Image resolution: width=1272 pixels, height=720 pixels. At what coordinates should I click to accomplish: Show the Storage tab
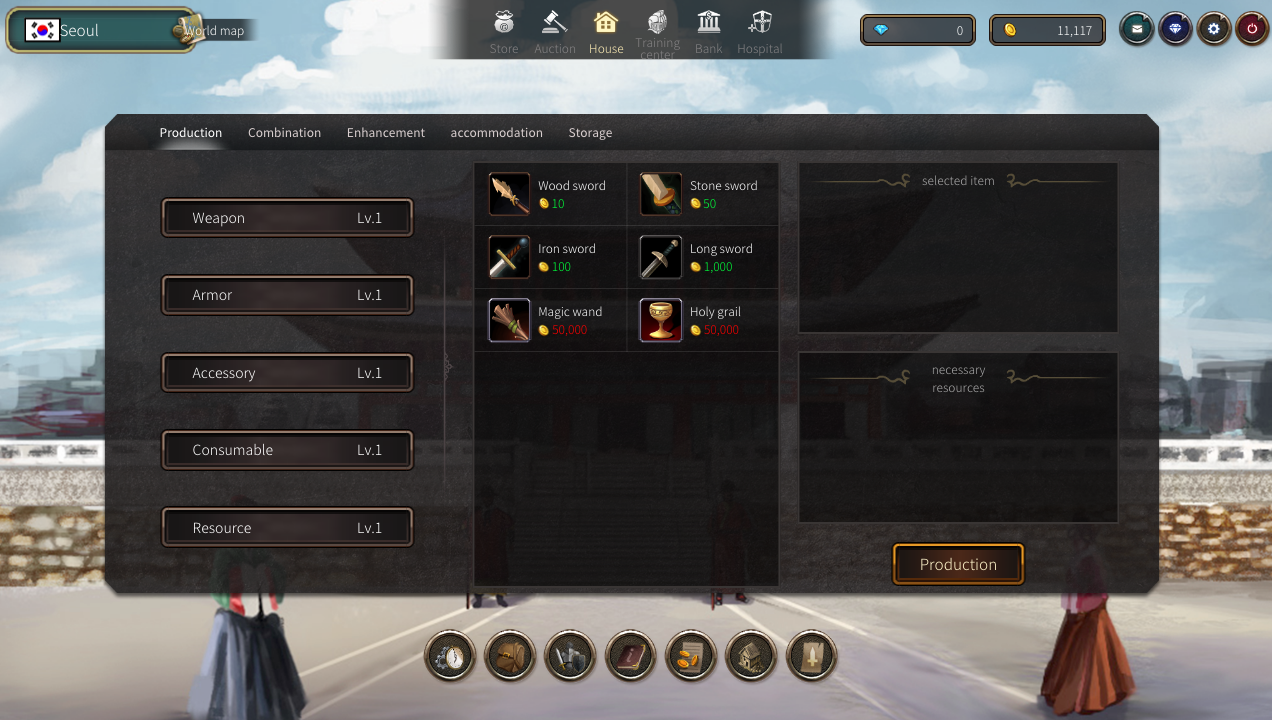[590, 133]
